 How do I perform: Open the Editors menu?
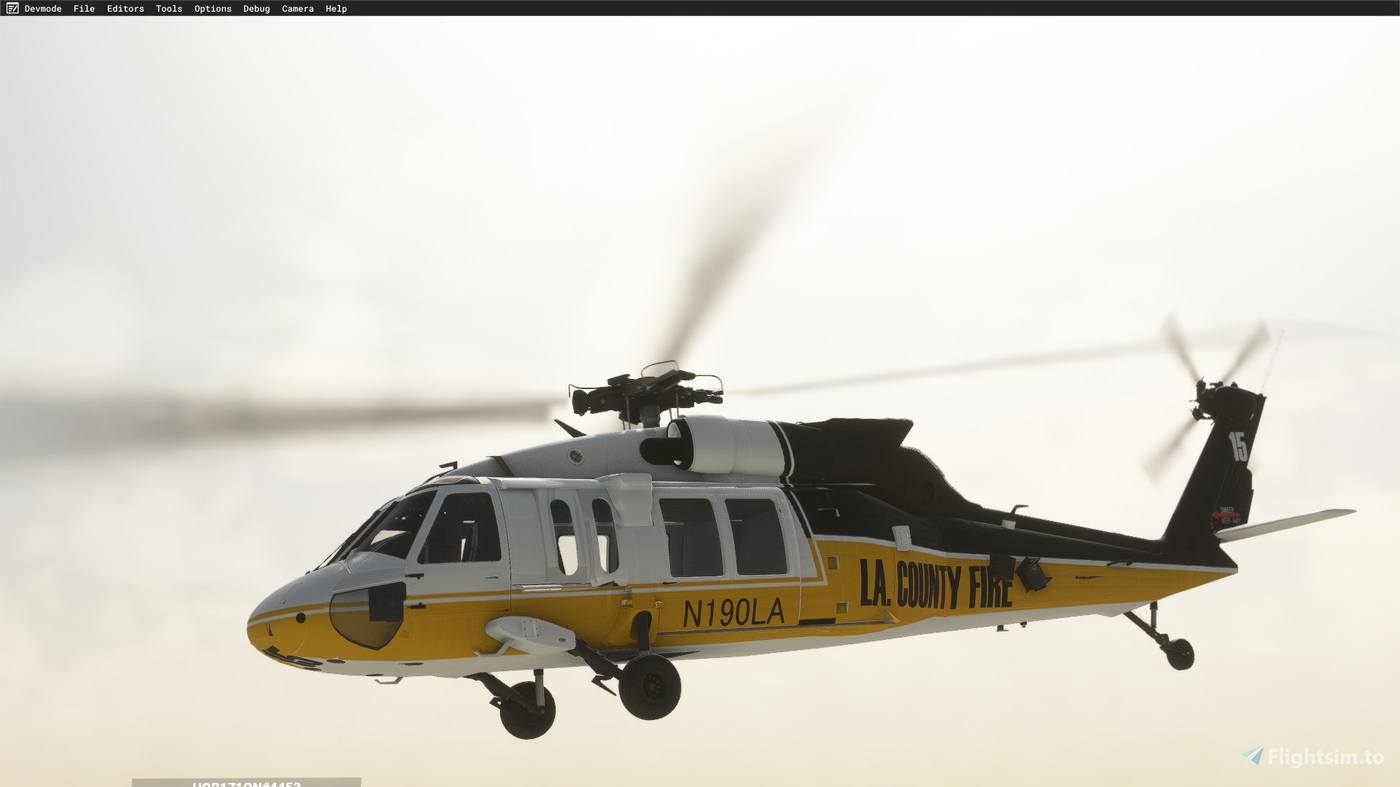(x=125, y=7)
